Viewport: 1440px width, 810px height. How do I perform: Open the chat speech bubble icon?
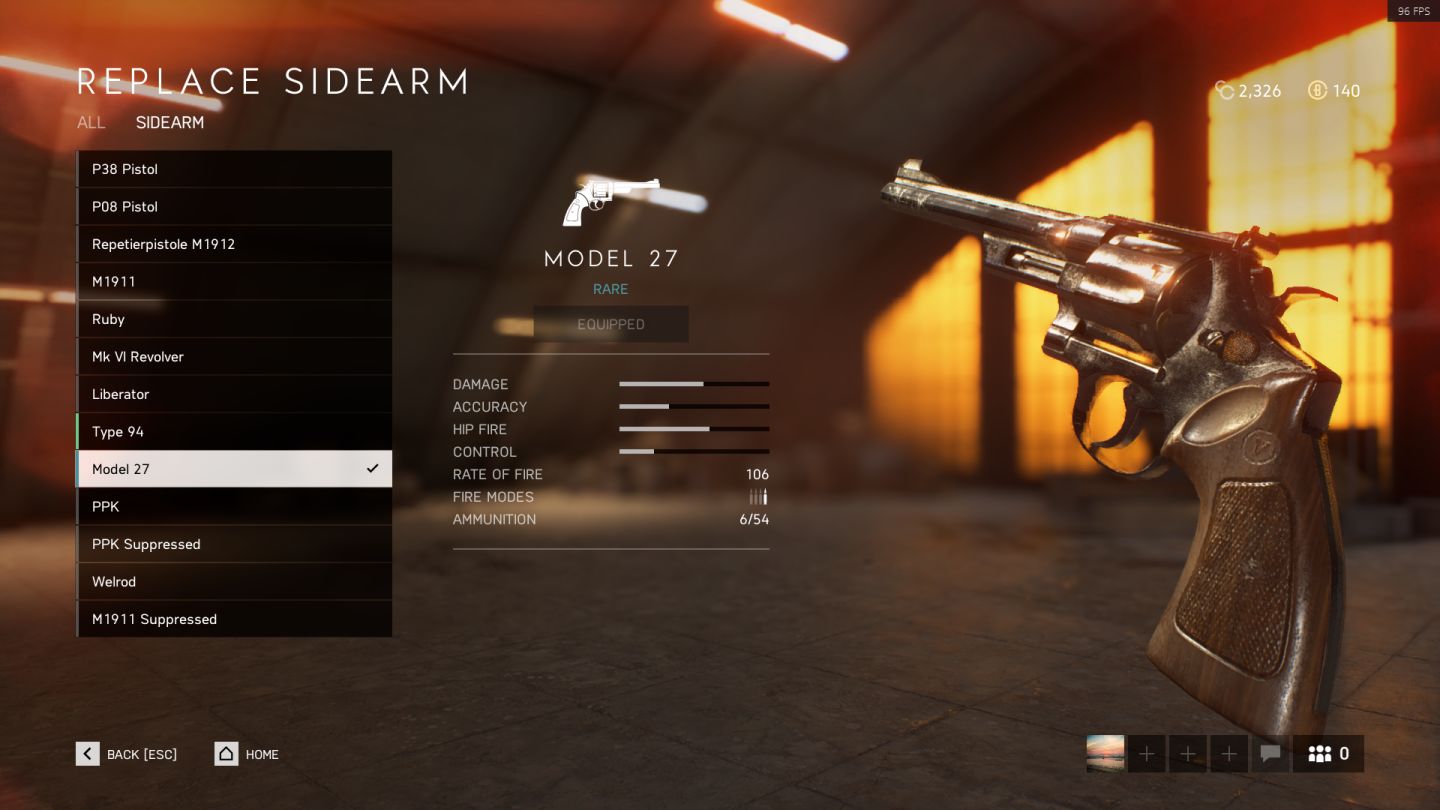[1270, 754]
